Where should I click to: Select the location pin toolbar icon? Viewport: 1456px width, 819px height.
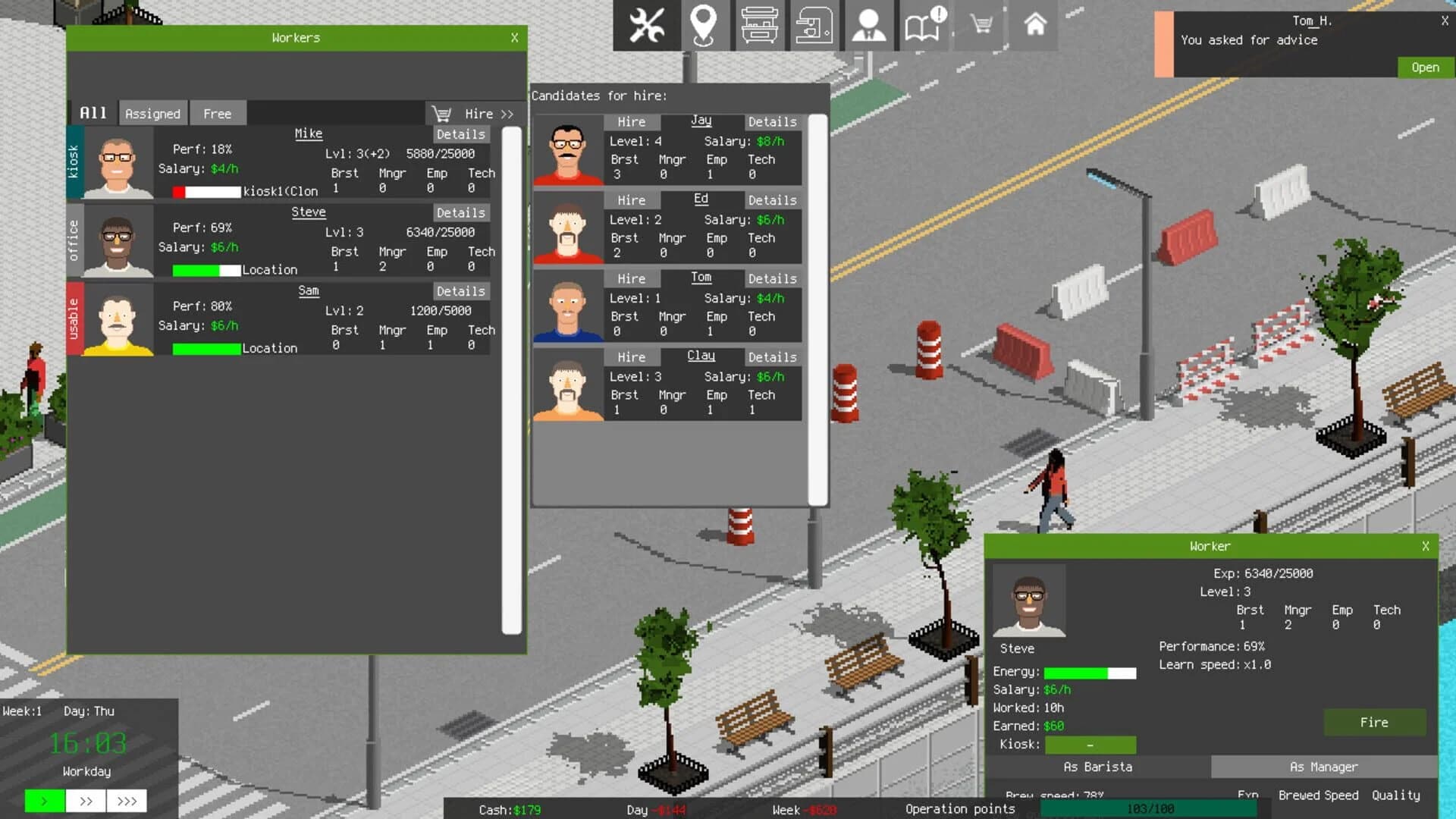(x=704, y=25)
